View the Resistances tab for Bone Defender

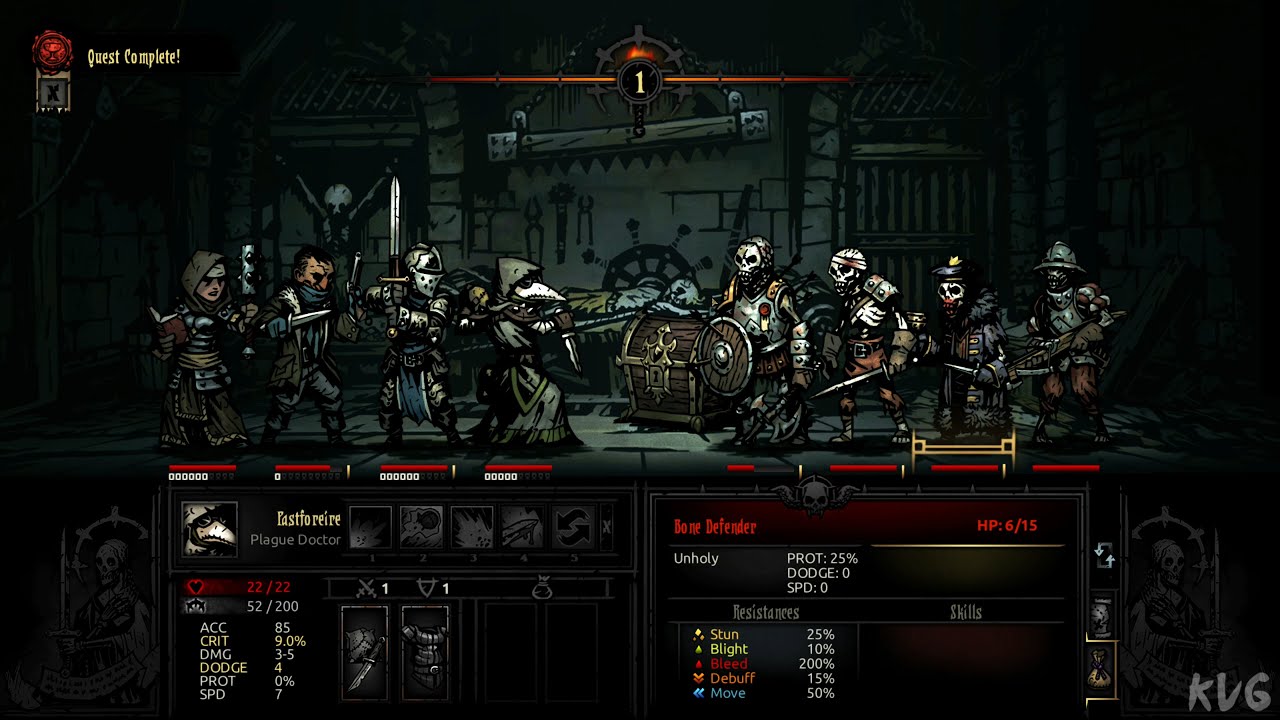pyautogui.click(x=768, y=611)
